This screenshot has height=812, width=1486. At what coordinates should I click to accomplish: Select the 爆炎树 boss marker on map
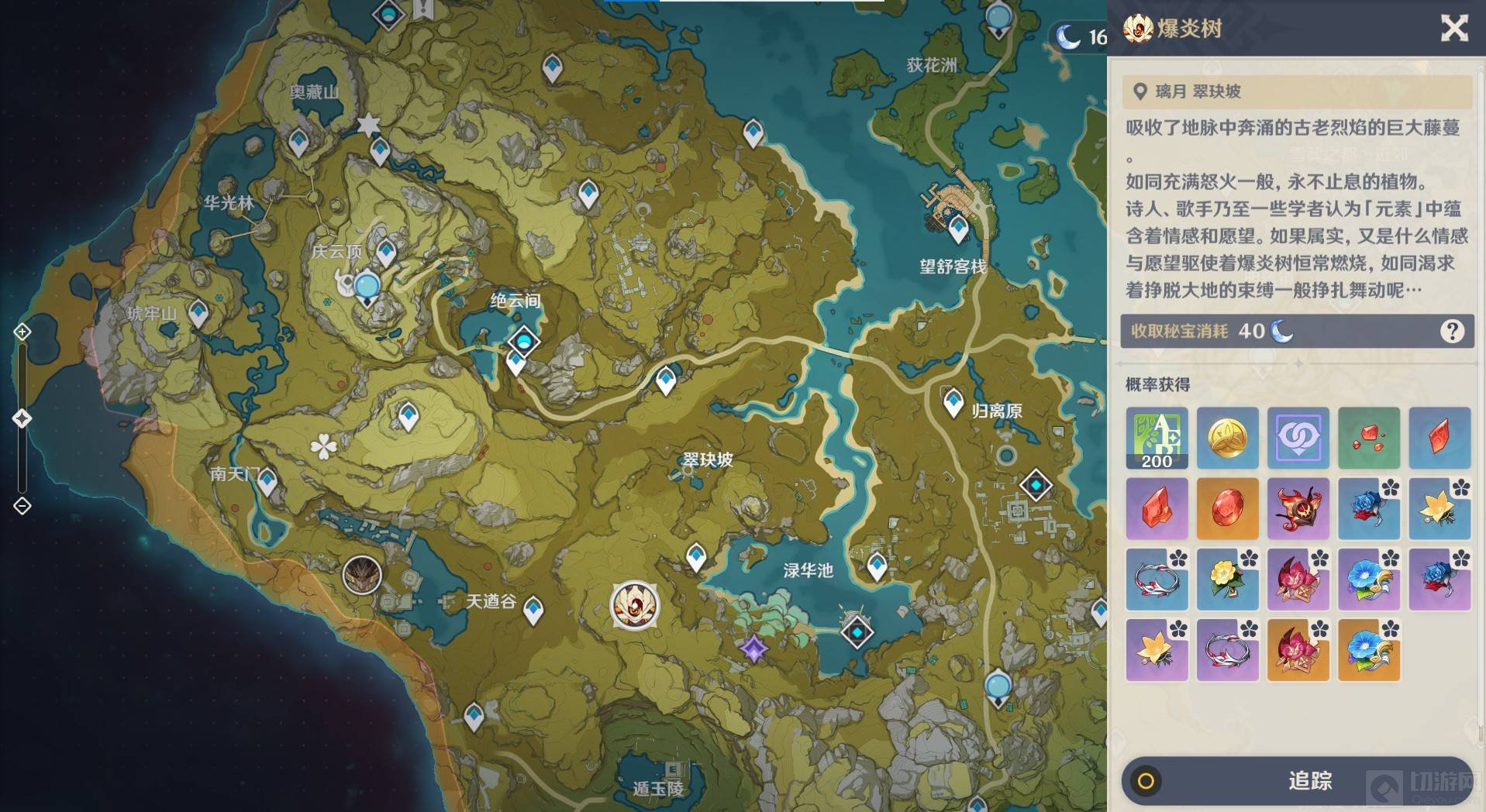634,605
